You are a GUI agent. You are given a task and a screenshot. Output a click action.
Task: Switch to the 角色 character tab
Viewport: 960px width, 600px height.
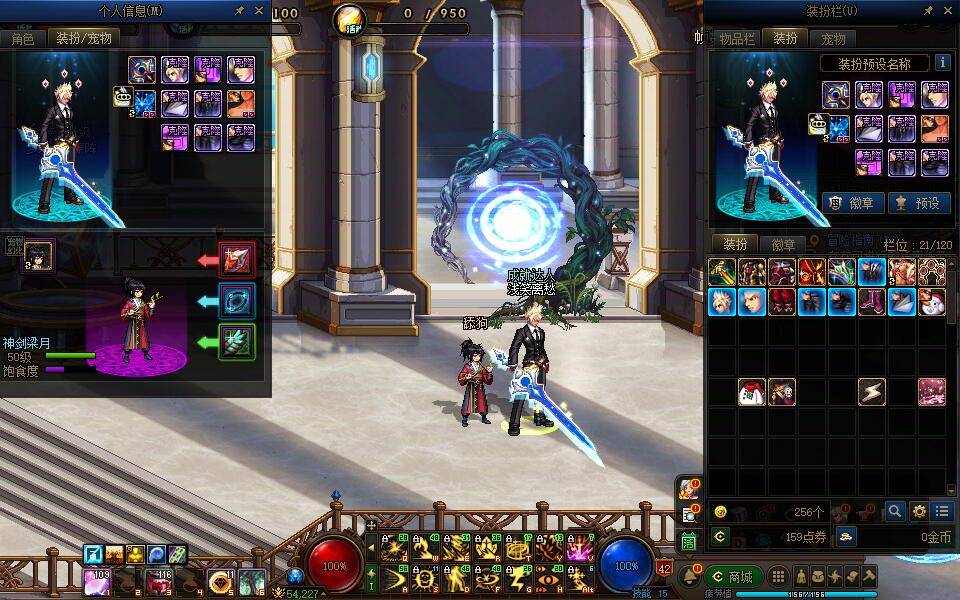coord(23,38)
